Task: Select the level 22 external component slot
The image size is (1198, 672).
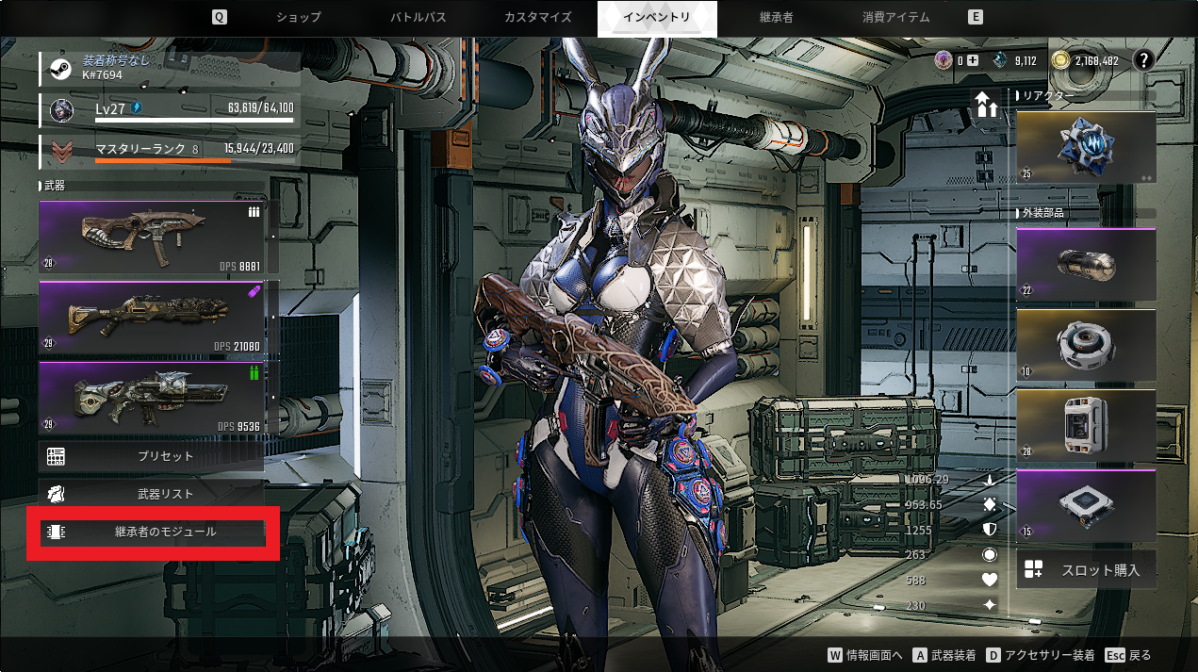Action: pos(1086,264)
